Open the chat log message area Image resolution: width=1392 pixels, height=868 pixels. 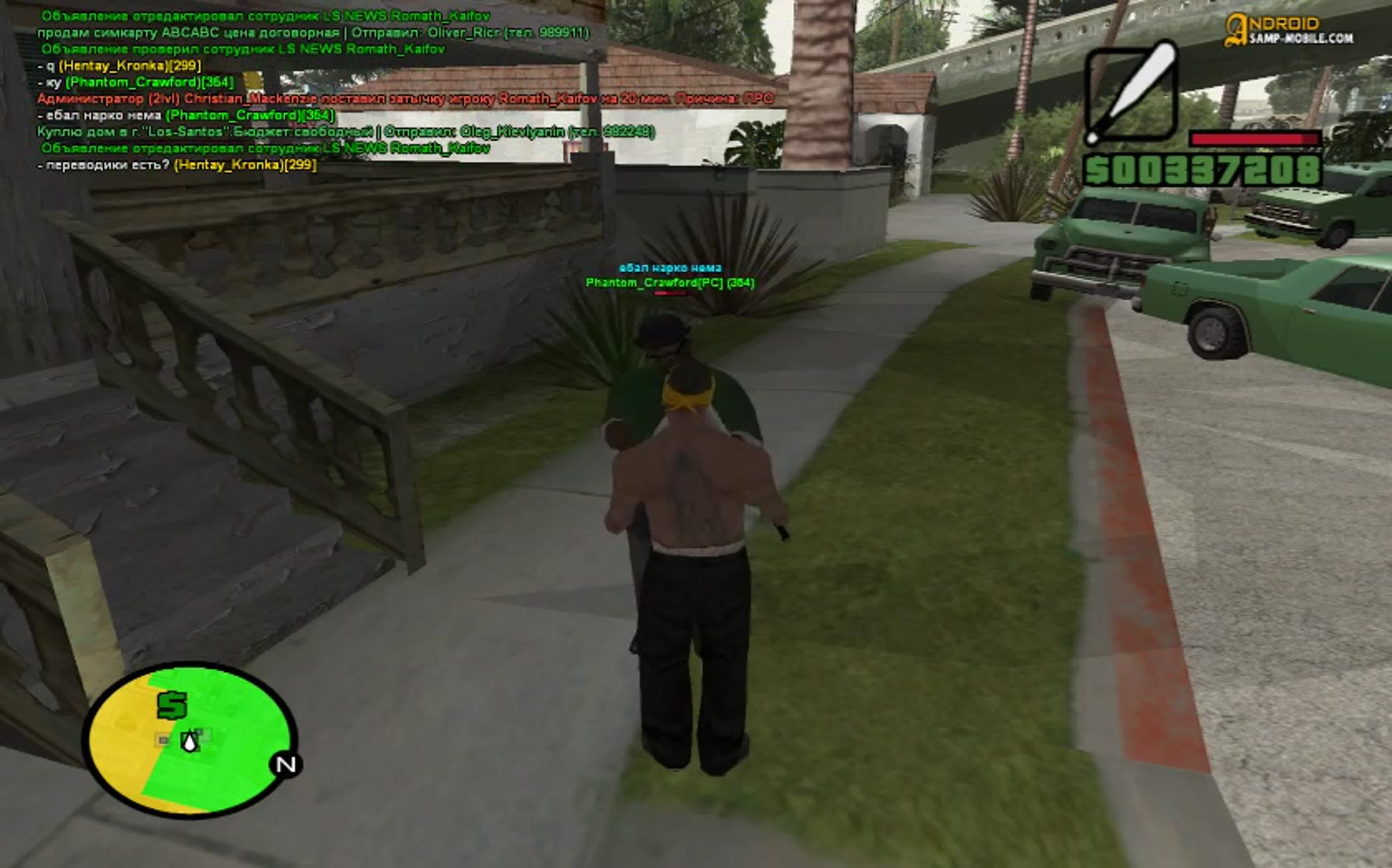pyautogui.click(x=345, y=91)
